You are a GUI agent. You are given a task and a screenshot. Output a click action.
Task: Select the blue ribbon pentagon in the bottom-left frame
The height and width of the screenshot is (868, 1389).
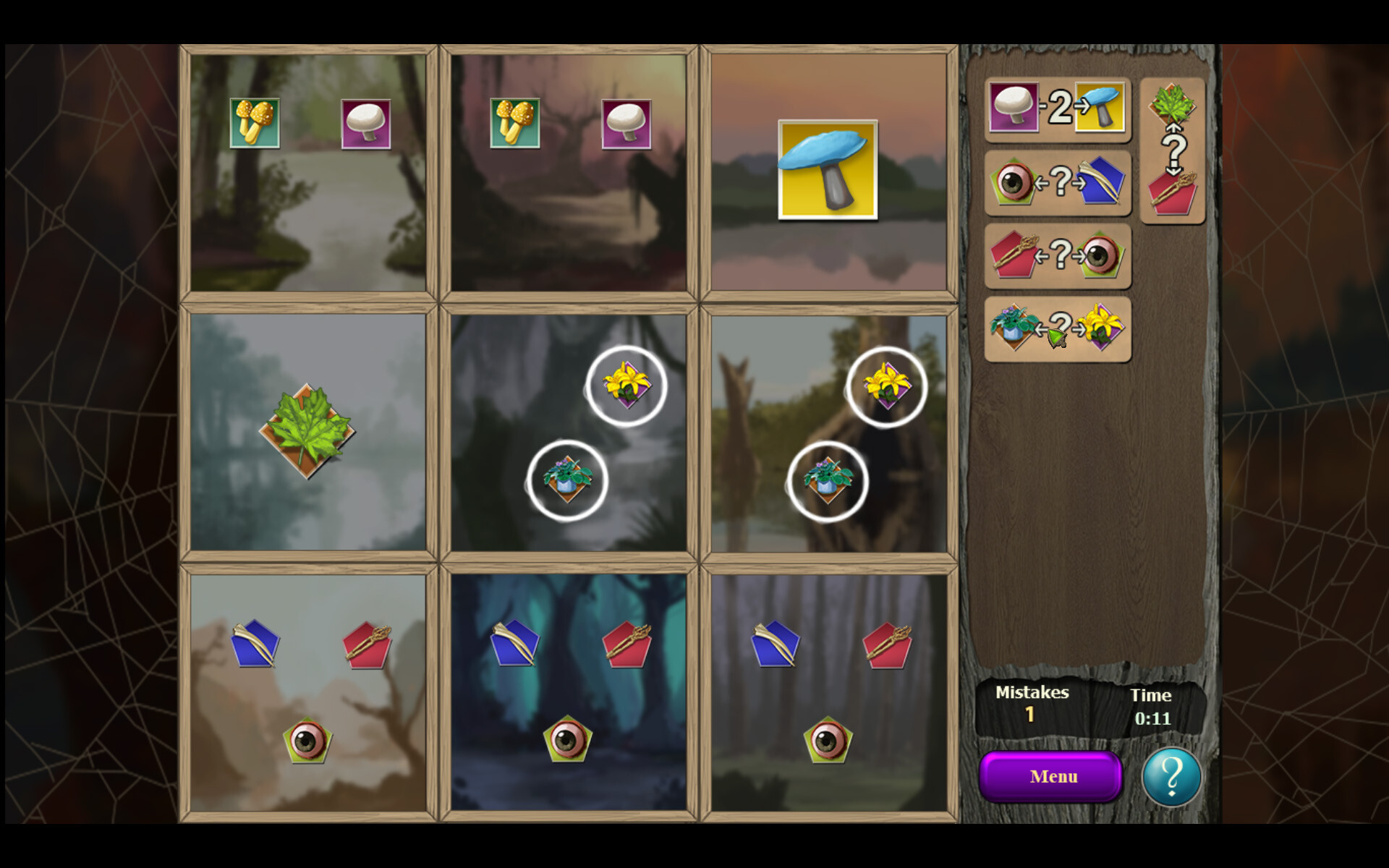257,642
